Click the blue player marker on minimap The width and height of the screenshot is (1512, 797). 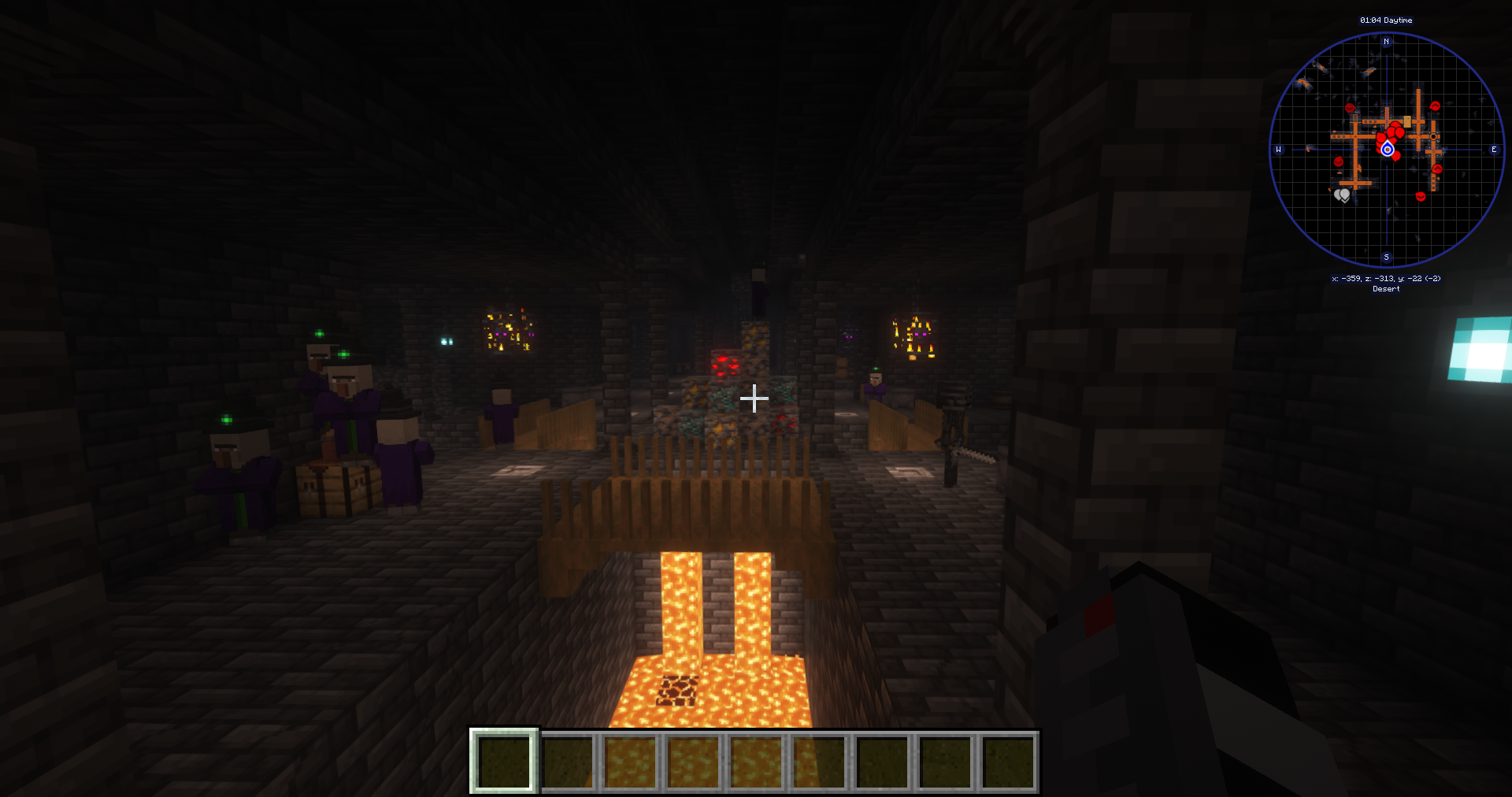pyautogui.click(x=1388, y=149)
